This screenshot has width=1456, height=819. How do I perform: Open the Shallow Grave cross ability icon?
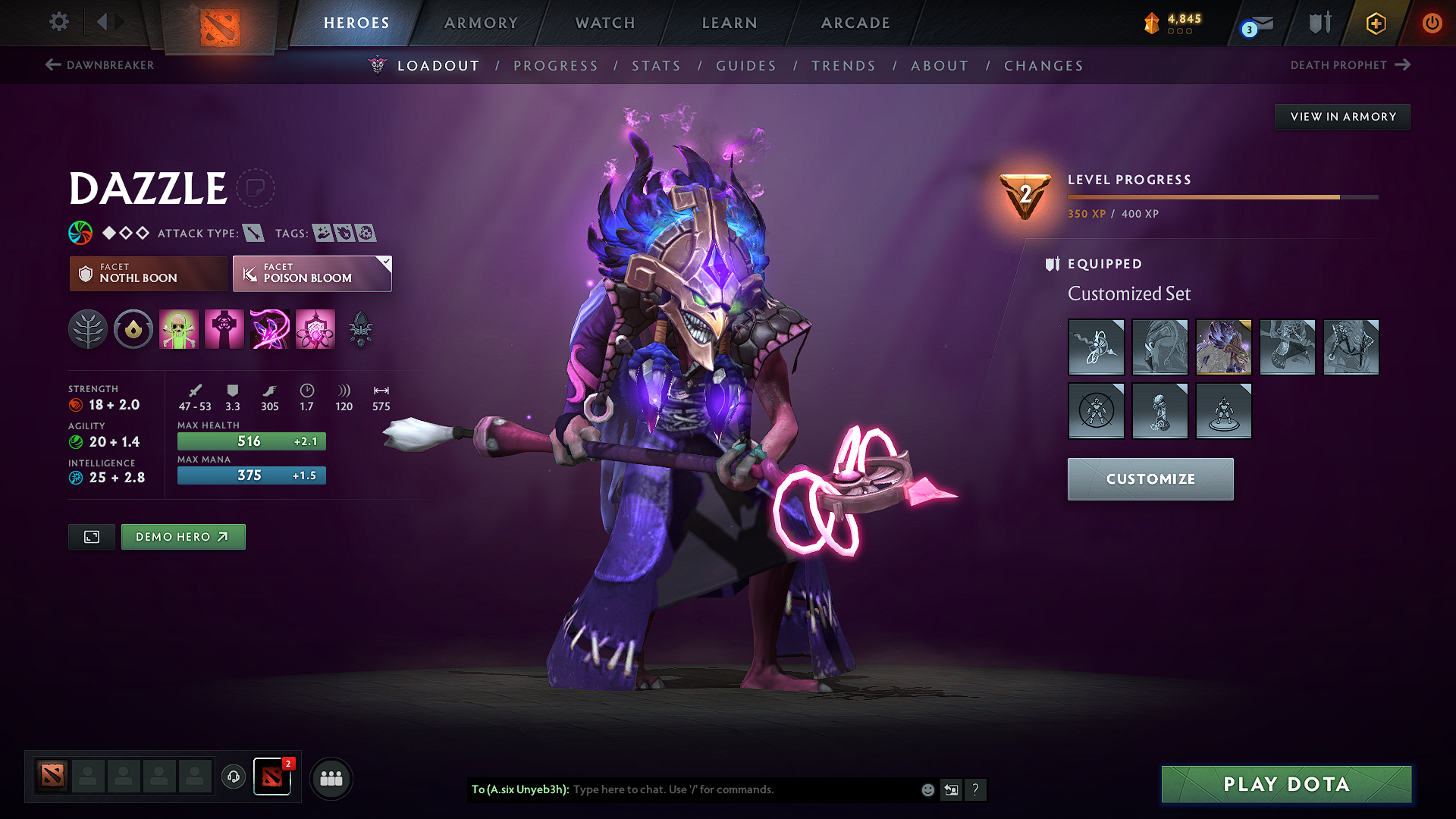point(224,328)
